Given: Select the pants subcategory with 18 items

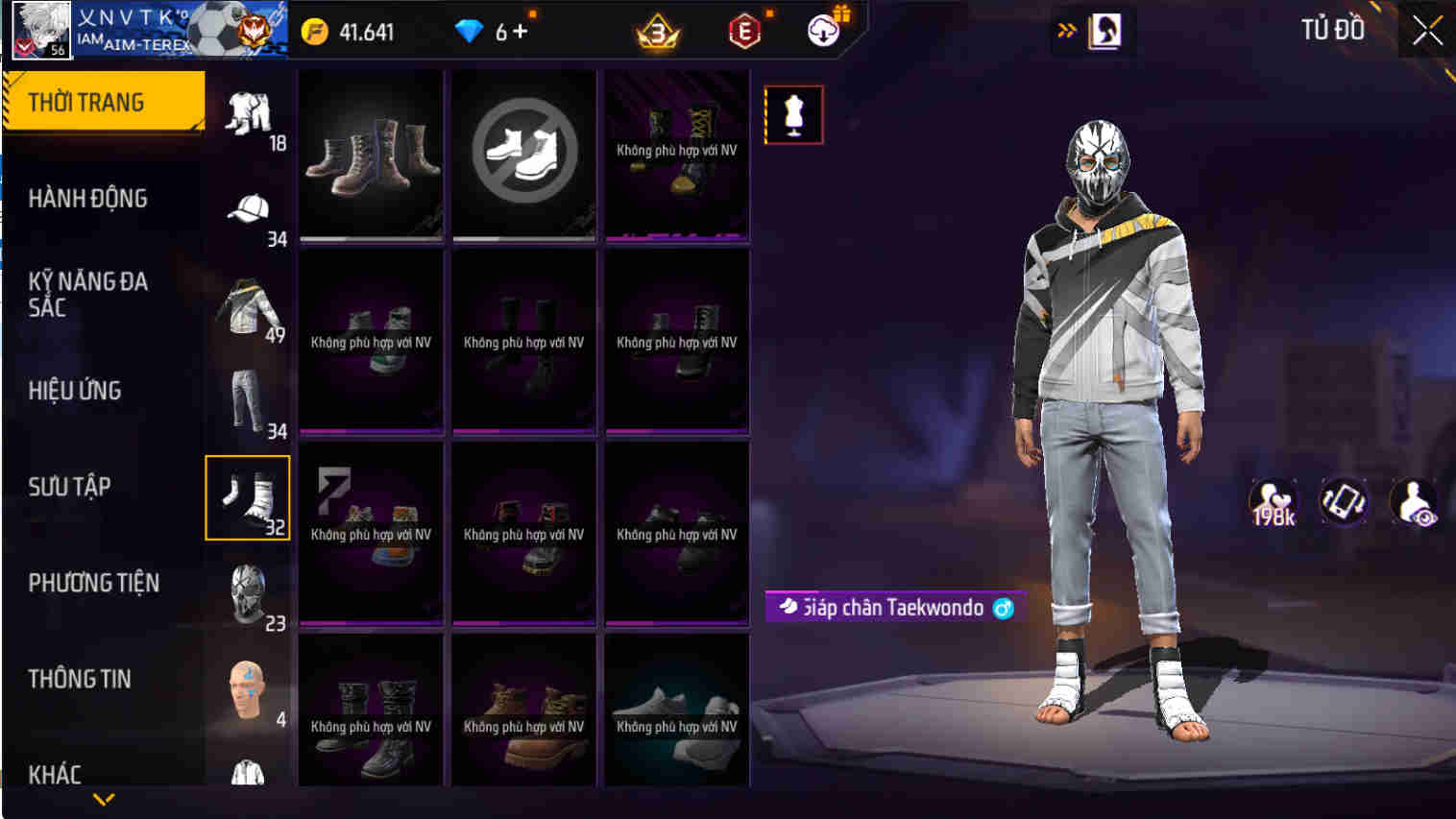Looking at the screenshot, I should pos(247,113).
